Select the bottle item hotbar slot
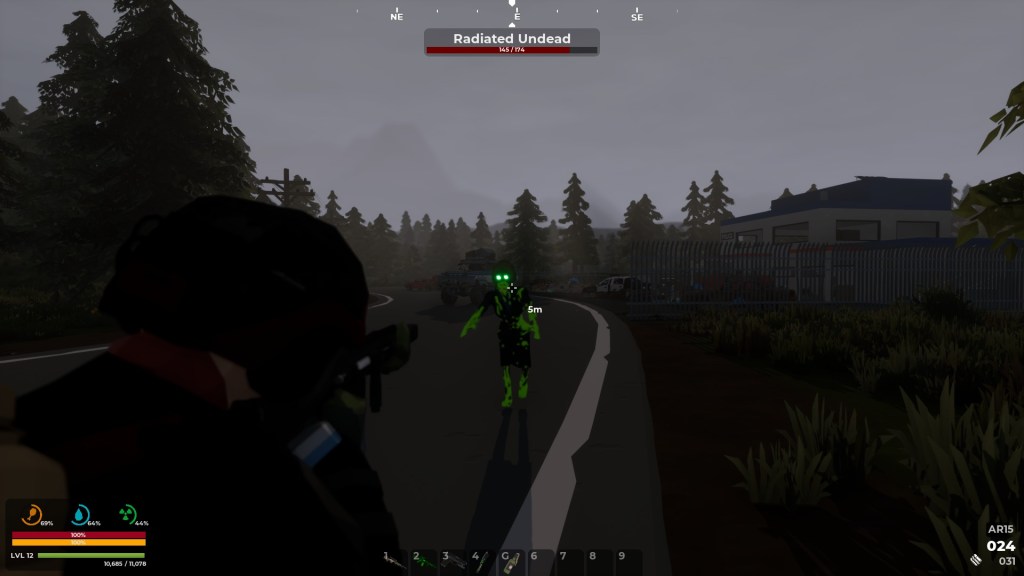The height and width of the screenshot is (576, 1024). pyautogui.click(x=511, y=562)
